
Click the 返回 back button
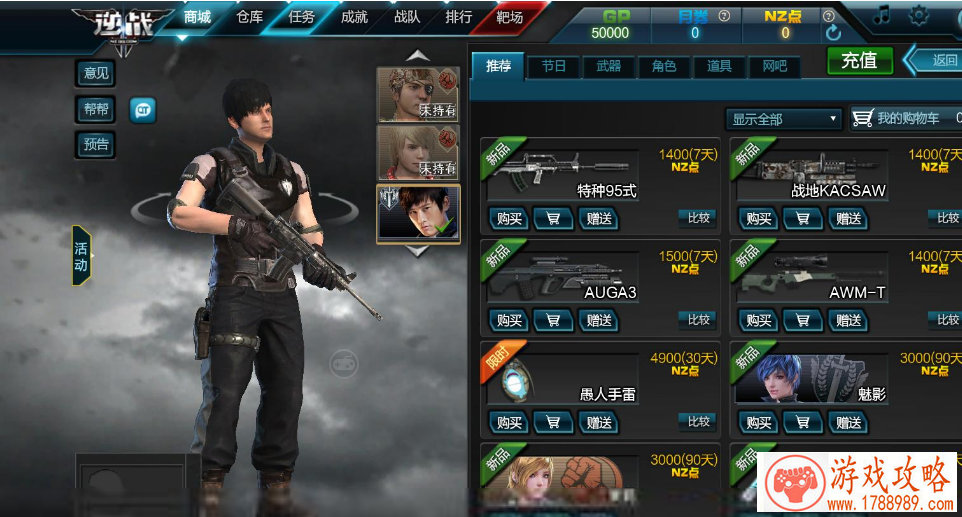pos(939,60)
